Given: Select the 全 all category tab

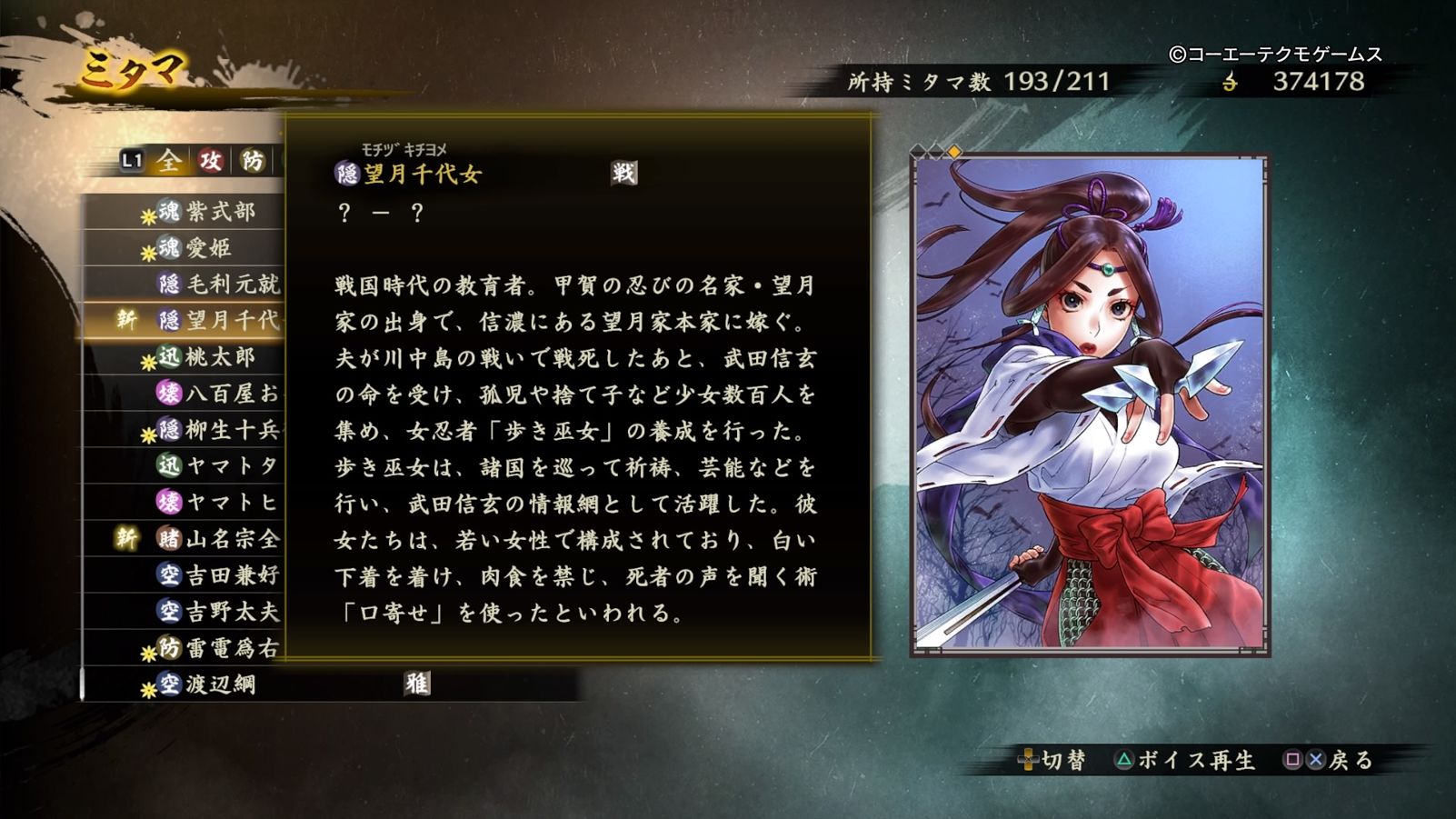Looking at the screenshot, I should (x=167, y=160).
